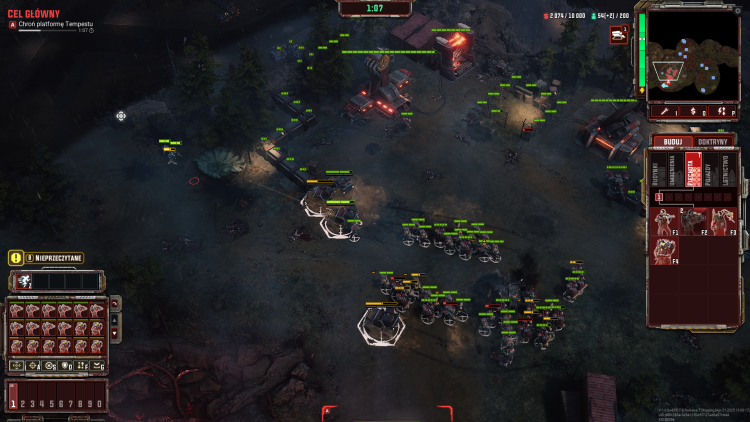This screenshot has width=750, height=422.
Task: Click the production queue factory icon
Action: [617, 35]
